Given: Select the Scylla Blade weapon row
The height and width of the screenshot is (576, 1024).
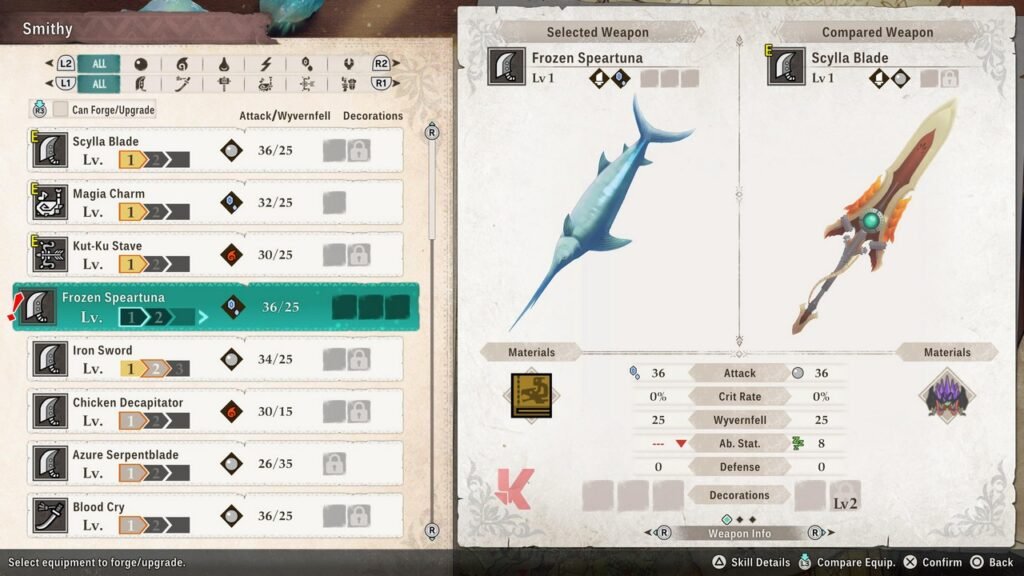Looking at the screenshot, I should 215,150.
